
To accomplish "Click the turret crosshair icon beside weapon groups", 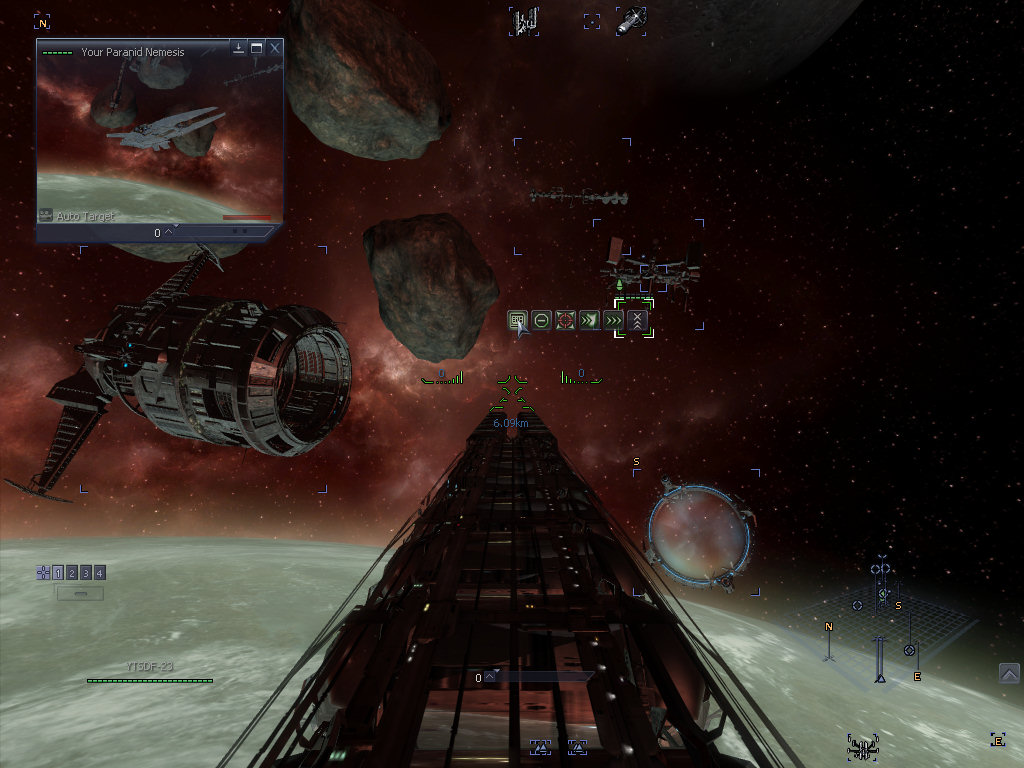I will coord(43,573).
